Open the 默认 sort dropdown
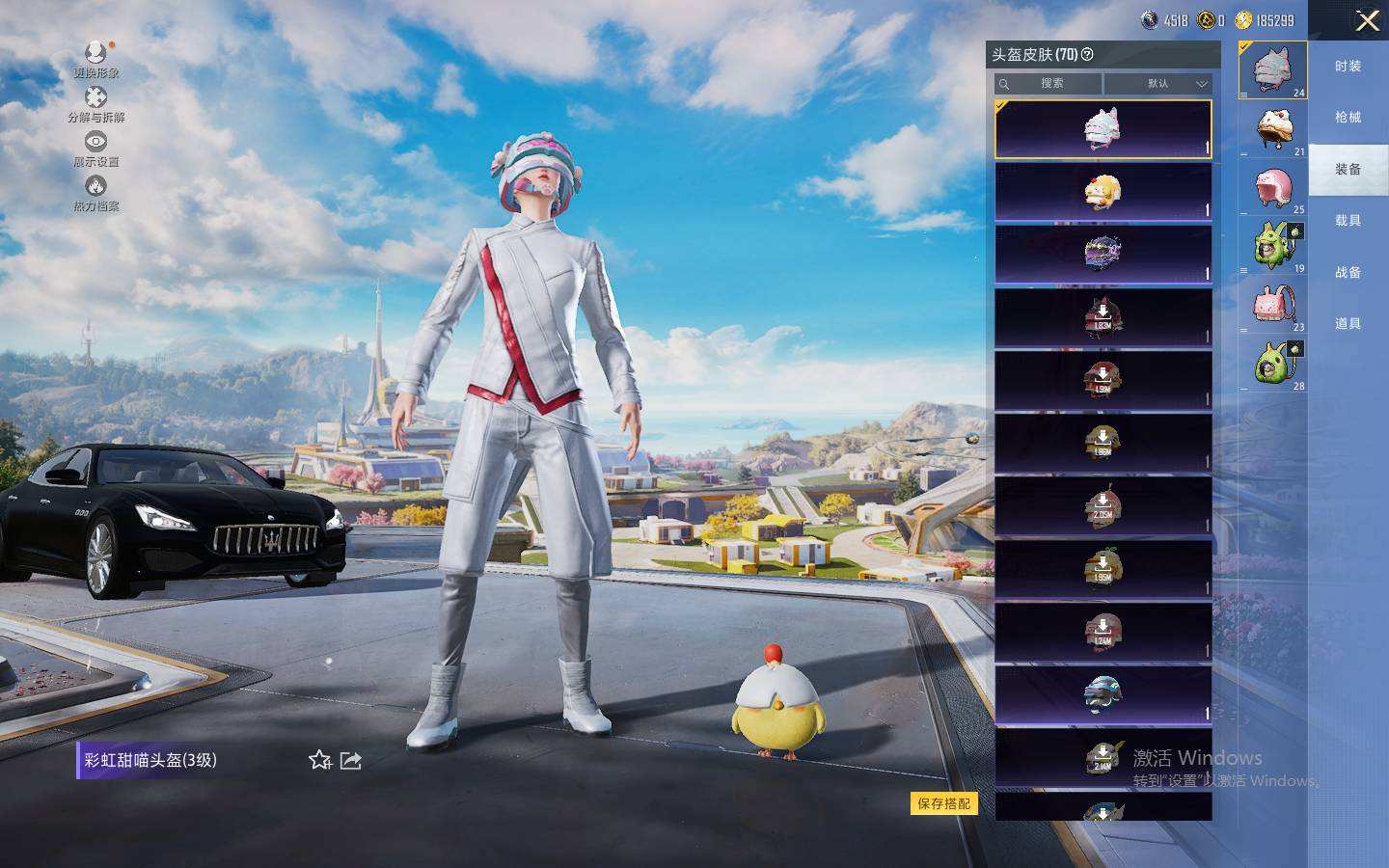 click(1158, 84)
